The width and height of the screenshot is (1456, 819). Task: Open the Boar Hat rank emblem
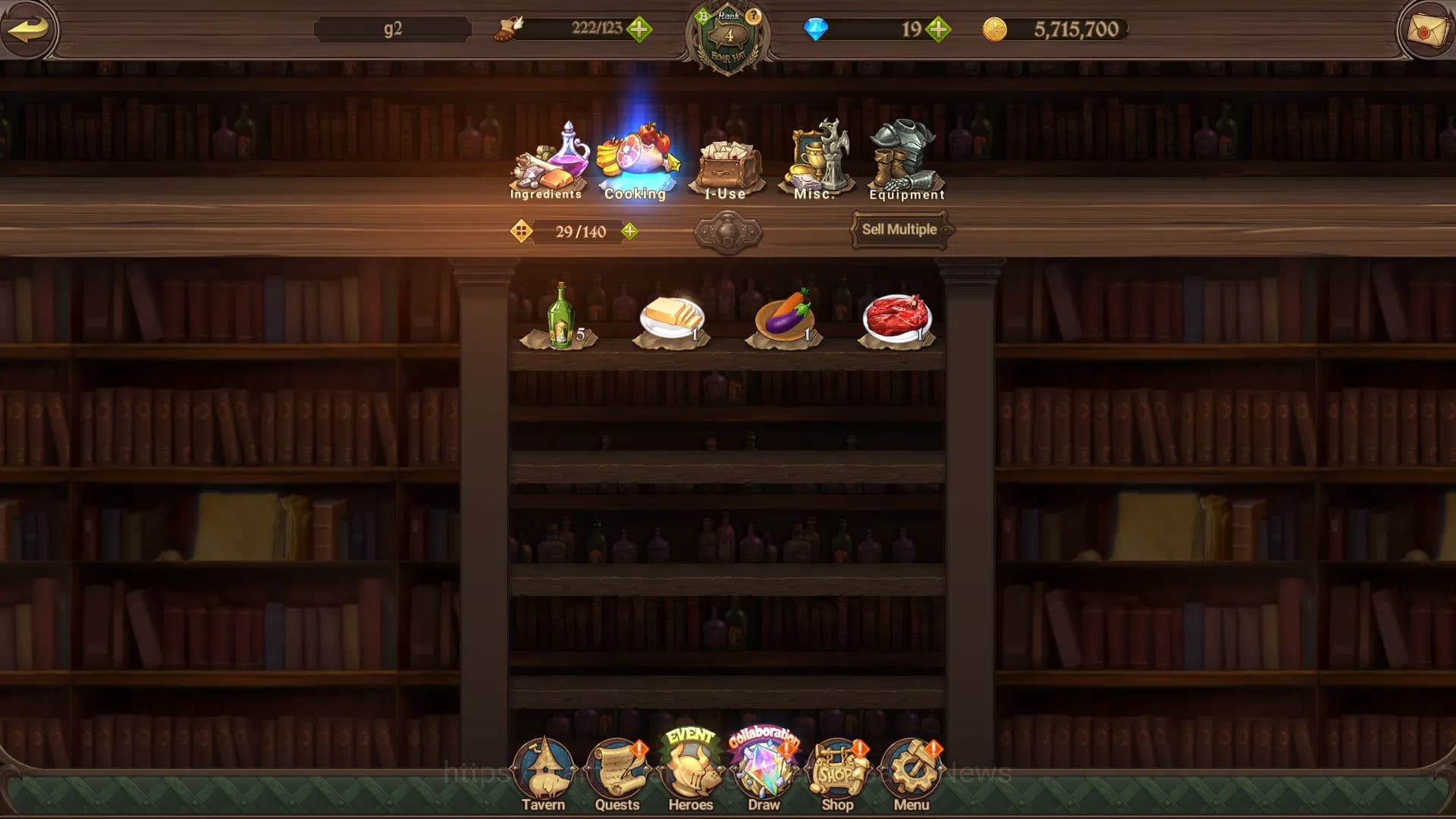(x=728, y=38)
